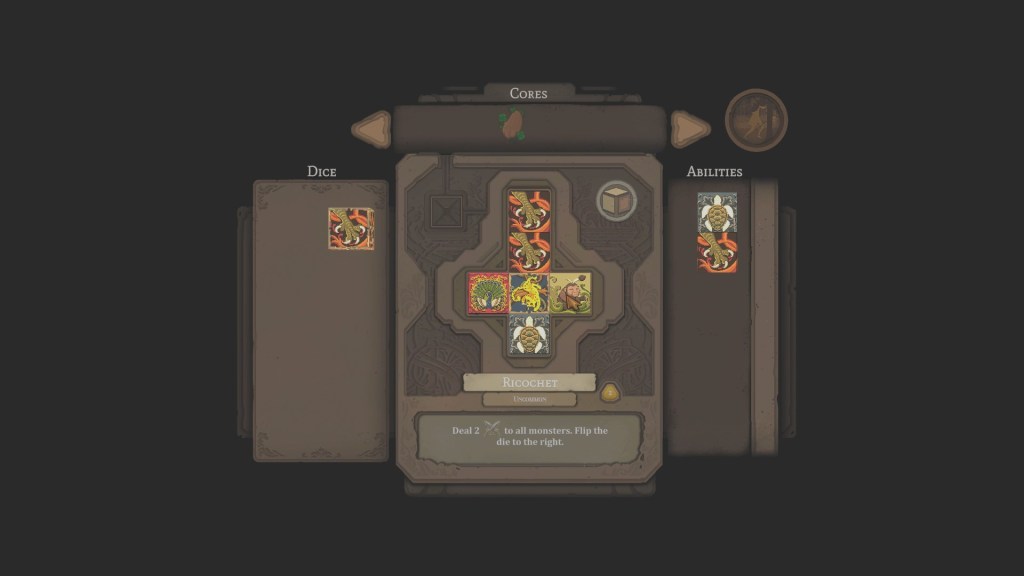Image resolution: width=1024 pixels, height=576 pixels.
Task: Choose the claw ability in the Abilities list
Action: coord(717,252)
